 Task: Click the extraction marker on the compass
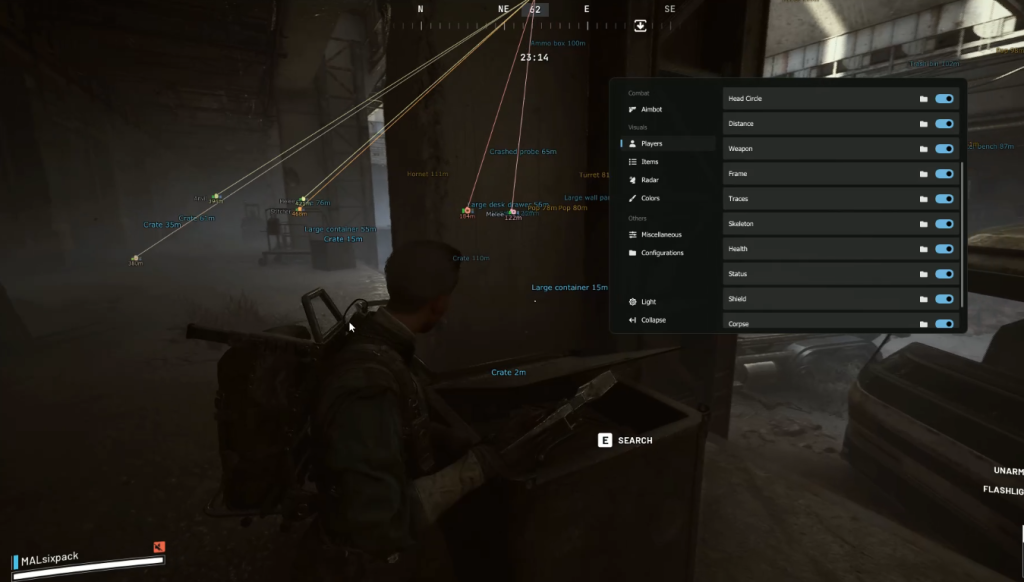[640, 26]
